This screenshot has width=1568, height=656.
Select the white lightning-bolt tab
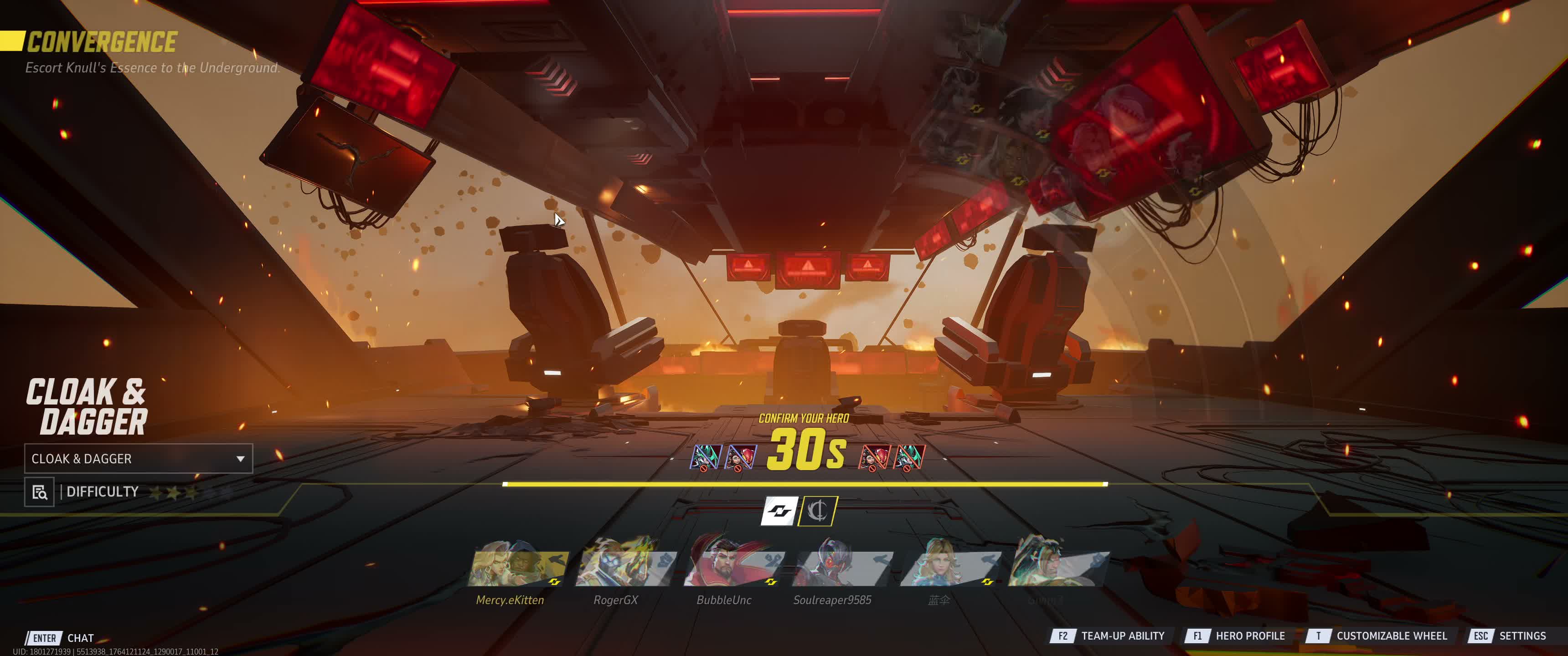point(779,511)
